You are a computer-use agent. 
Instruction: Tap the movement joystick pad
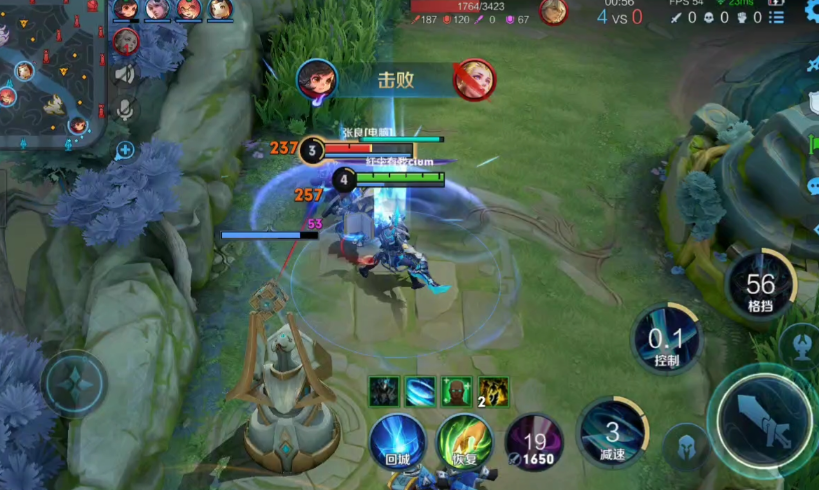point(75,383)
